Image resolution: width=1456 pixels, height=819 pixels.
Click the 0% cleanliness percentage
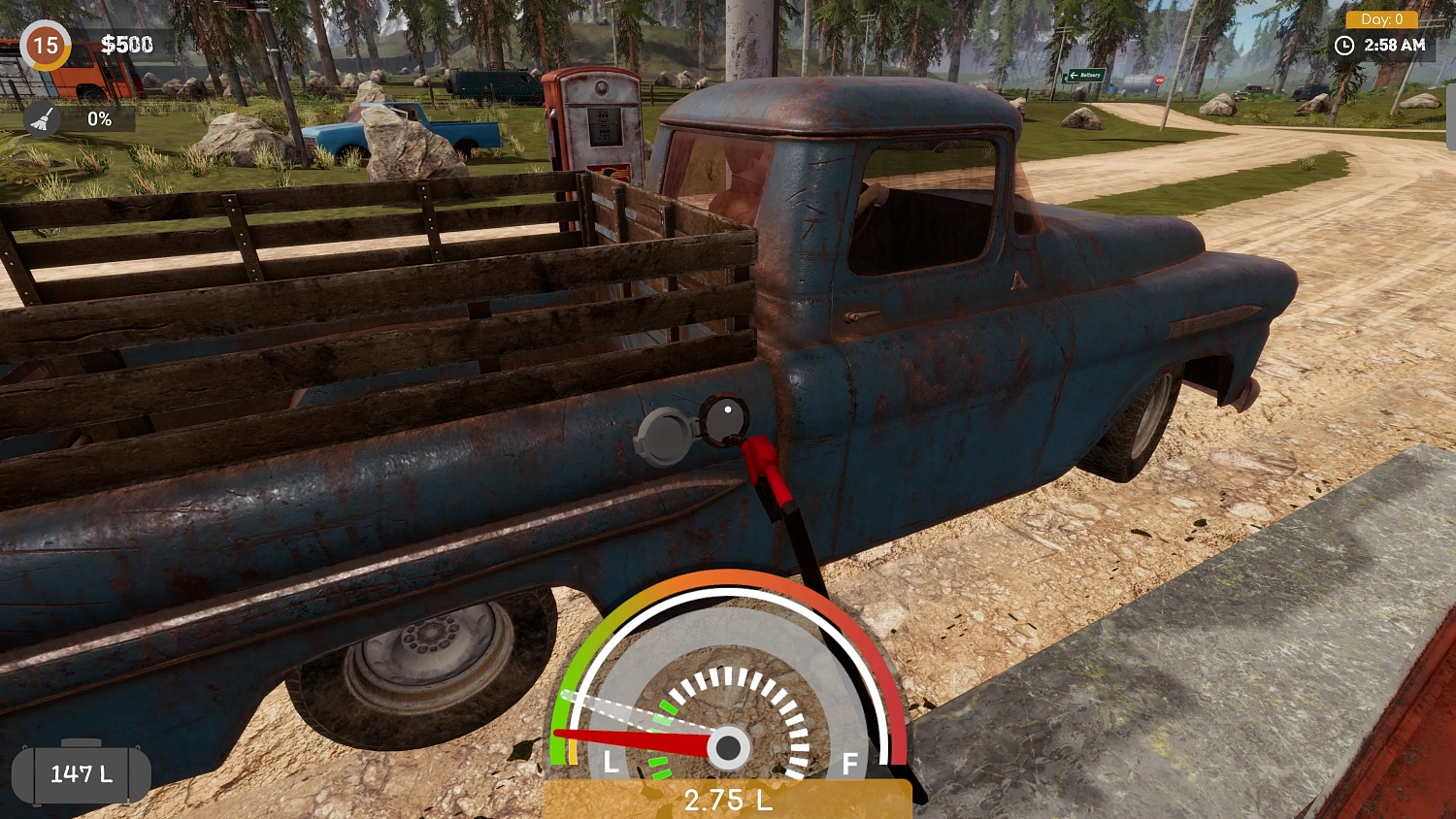[x=100, y=118]
